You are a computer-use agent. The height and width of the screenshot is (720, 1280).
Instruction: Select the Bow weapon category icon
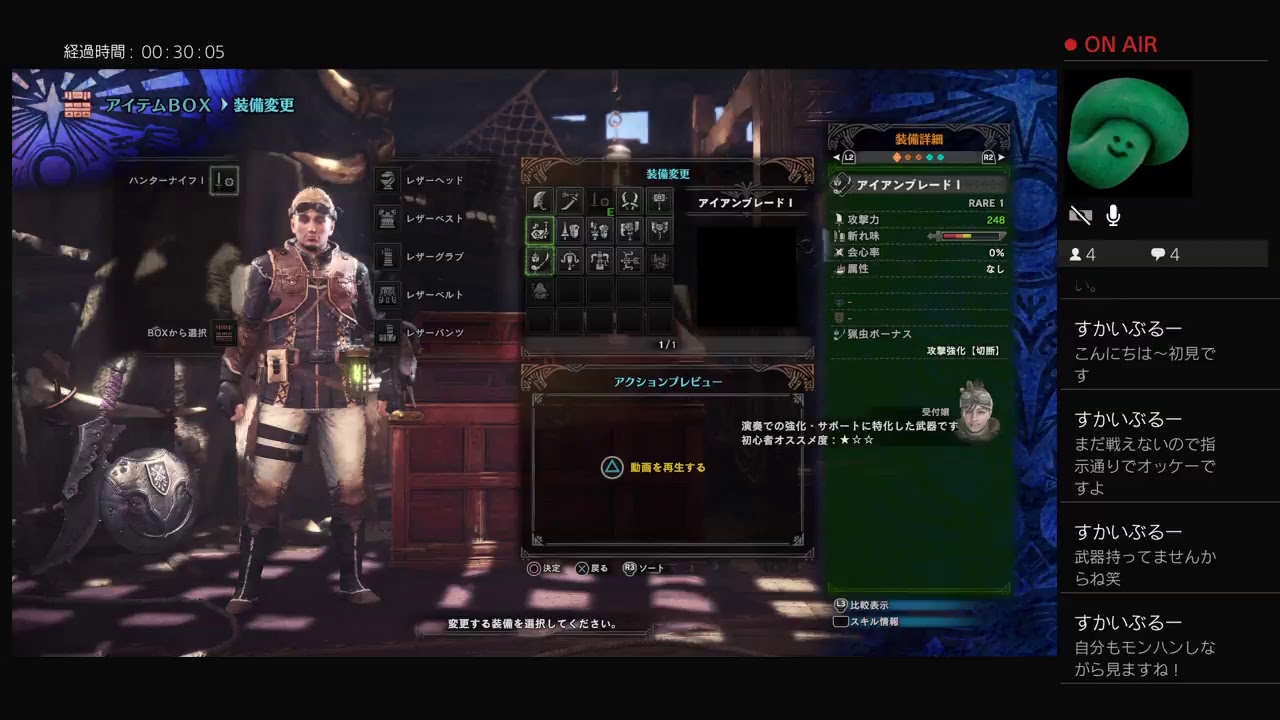[x=629, y=262]
